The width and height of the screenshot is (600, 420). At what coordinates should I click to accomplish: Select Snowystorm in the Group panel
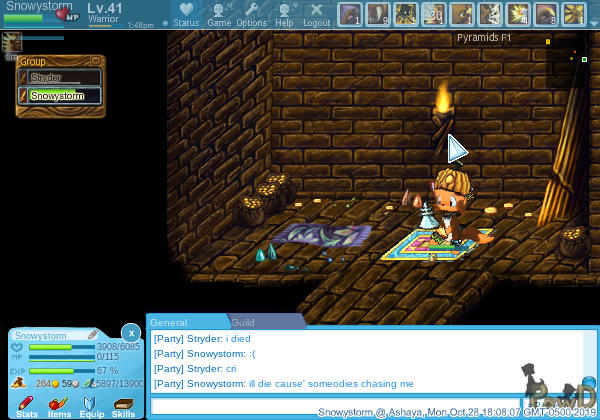click(x=59, y=96)
